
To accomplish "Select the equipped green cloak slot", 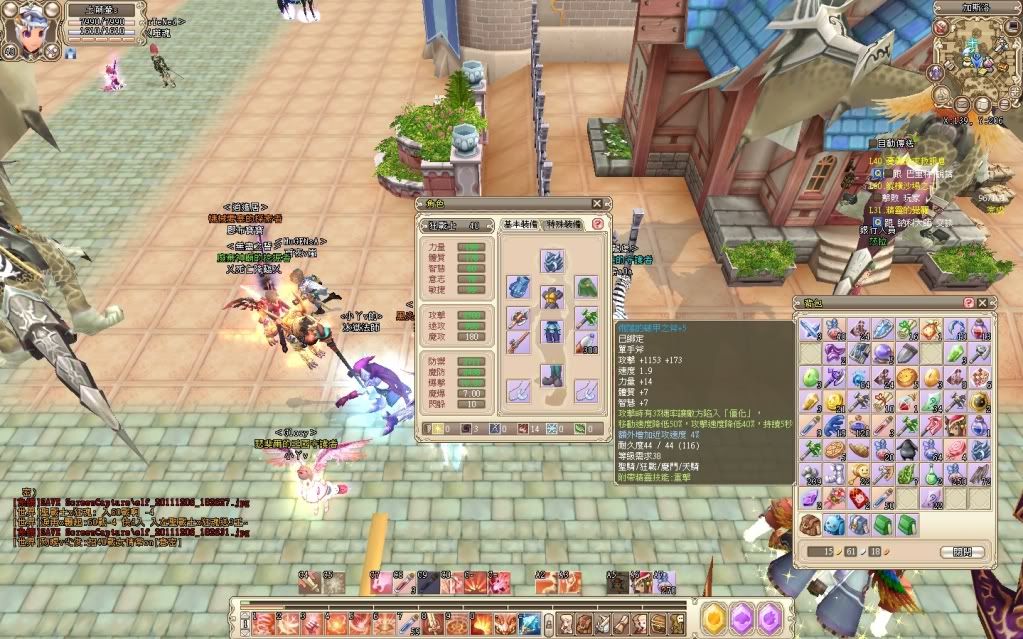I will click(586, 288).
